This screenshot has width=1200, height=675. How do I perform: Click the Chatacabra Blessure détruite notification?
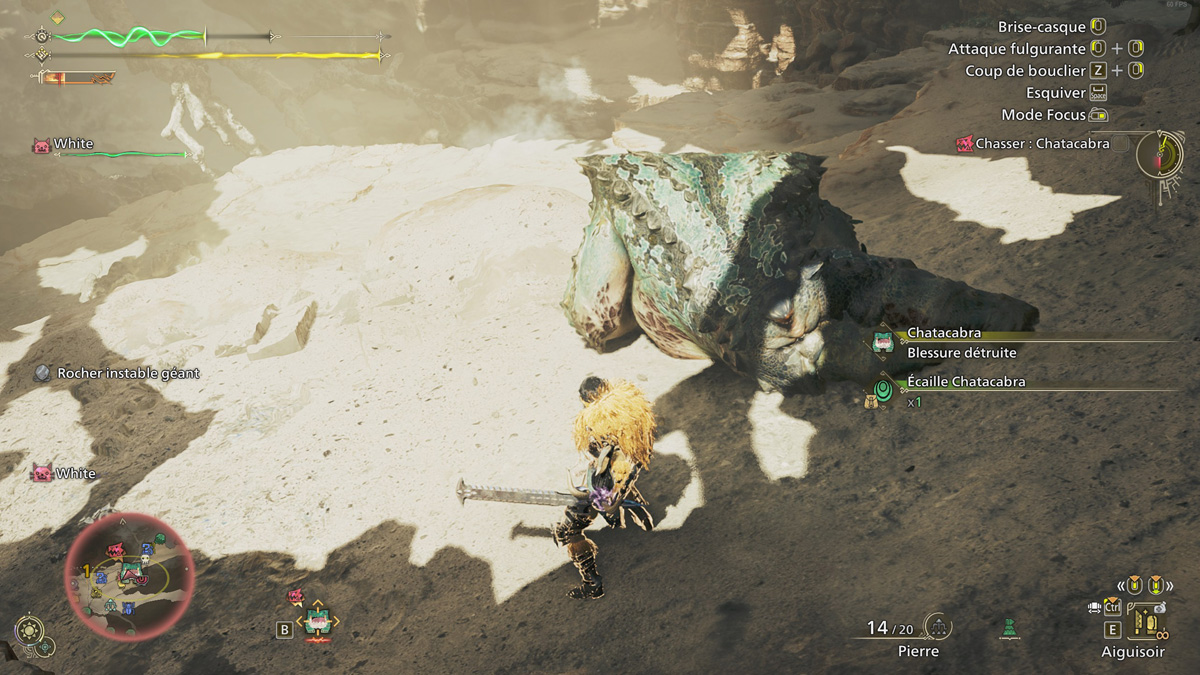[x=961, y=342]
